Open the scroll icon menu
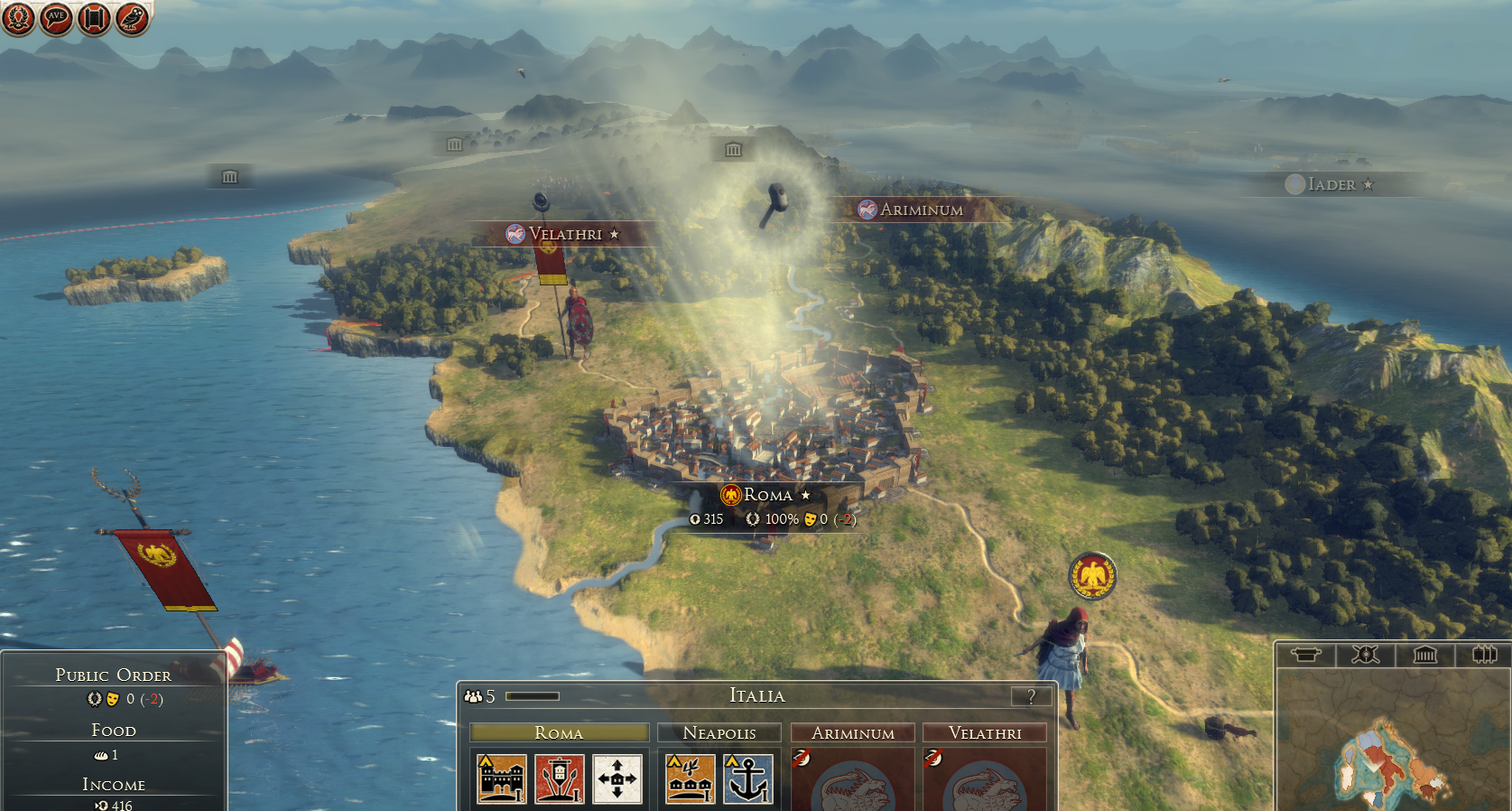1512x811 pixels. point(94,18)
